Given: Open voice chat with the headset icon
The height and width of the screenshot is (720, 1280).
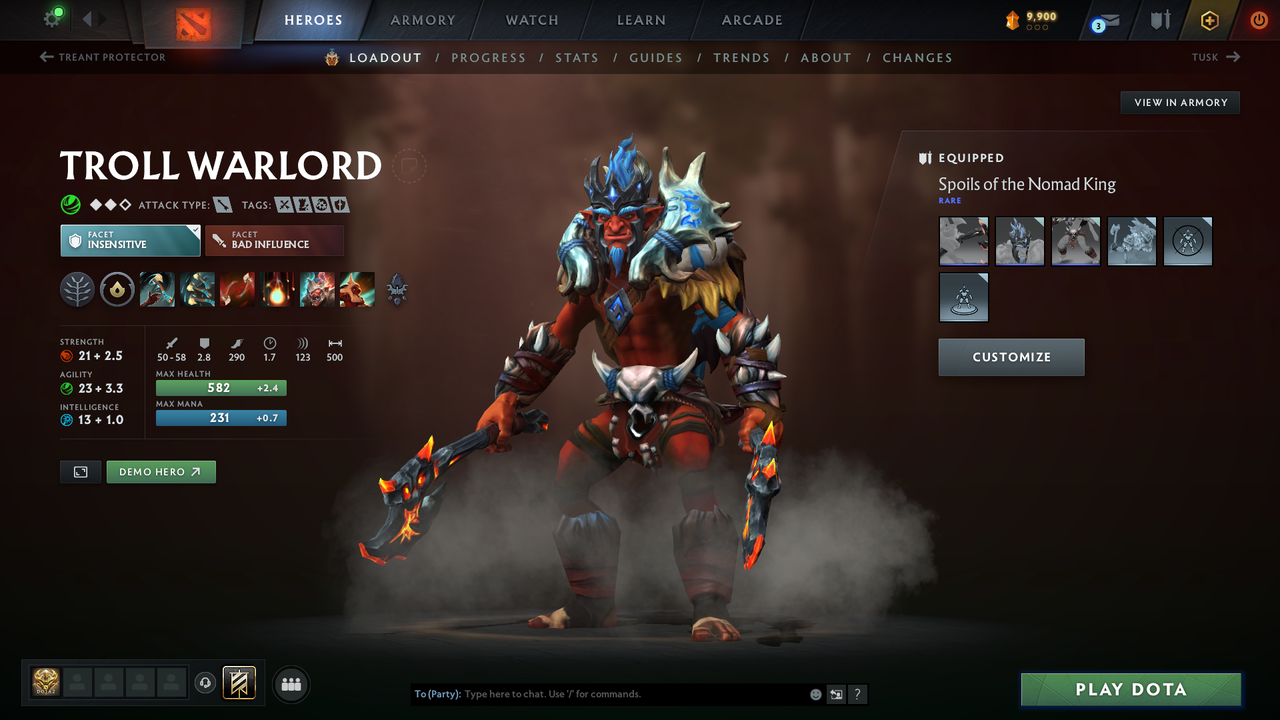Looking at the screenshot, I should 207,683.
